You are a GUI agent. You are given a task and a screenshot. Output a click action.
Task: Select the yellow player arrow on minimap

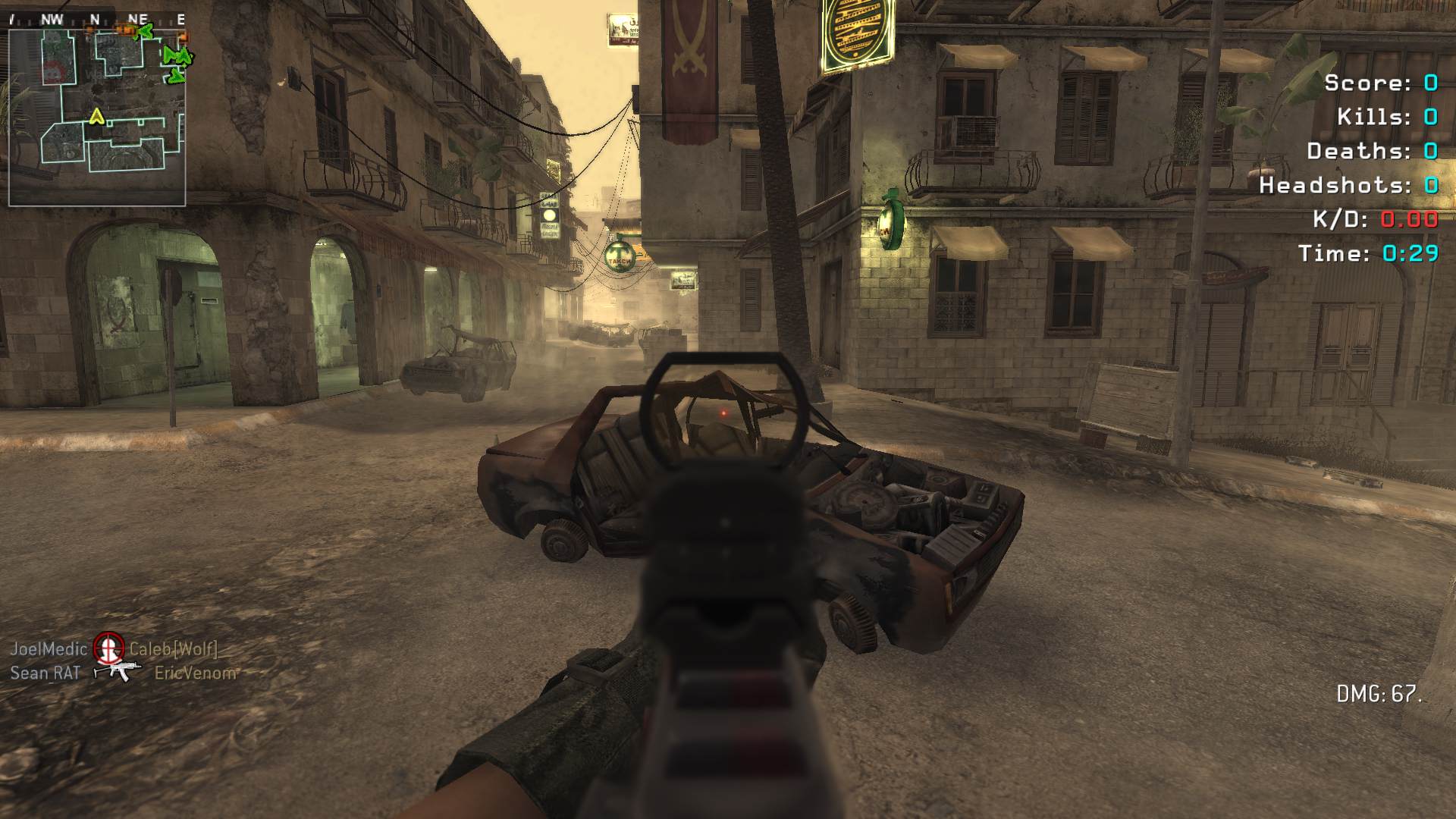coord(96,117)
